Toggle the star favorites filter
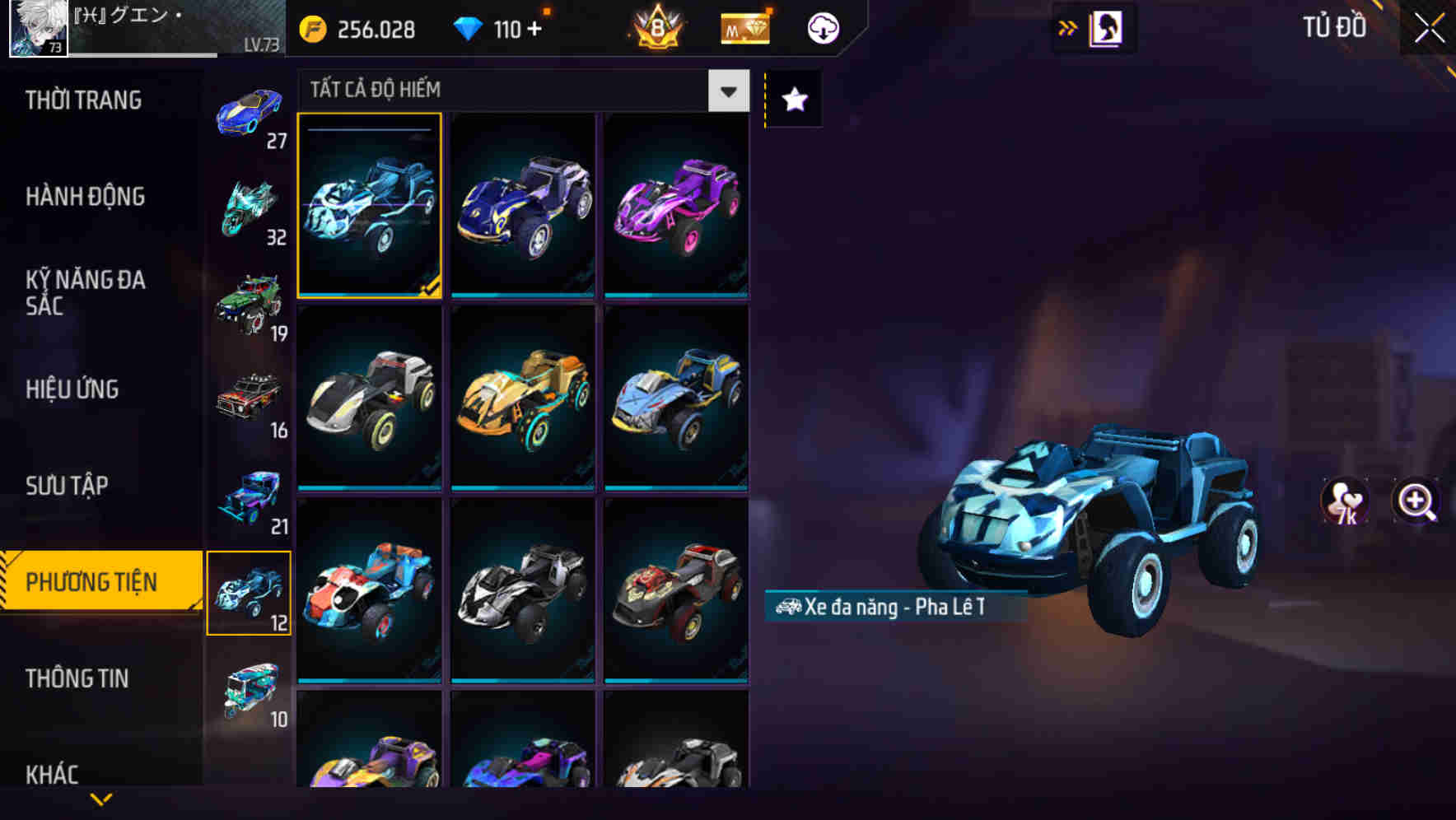This screenshot has width=1456, height=820. 792,100
